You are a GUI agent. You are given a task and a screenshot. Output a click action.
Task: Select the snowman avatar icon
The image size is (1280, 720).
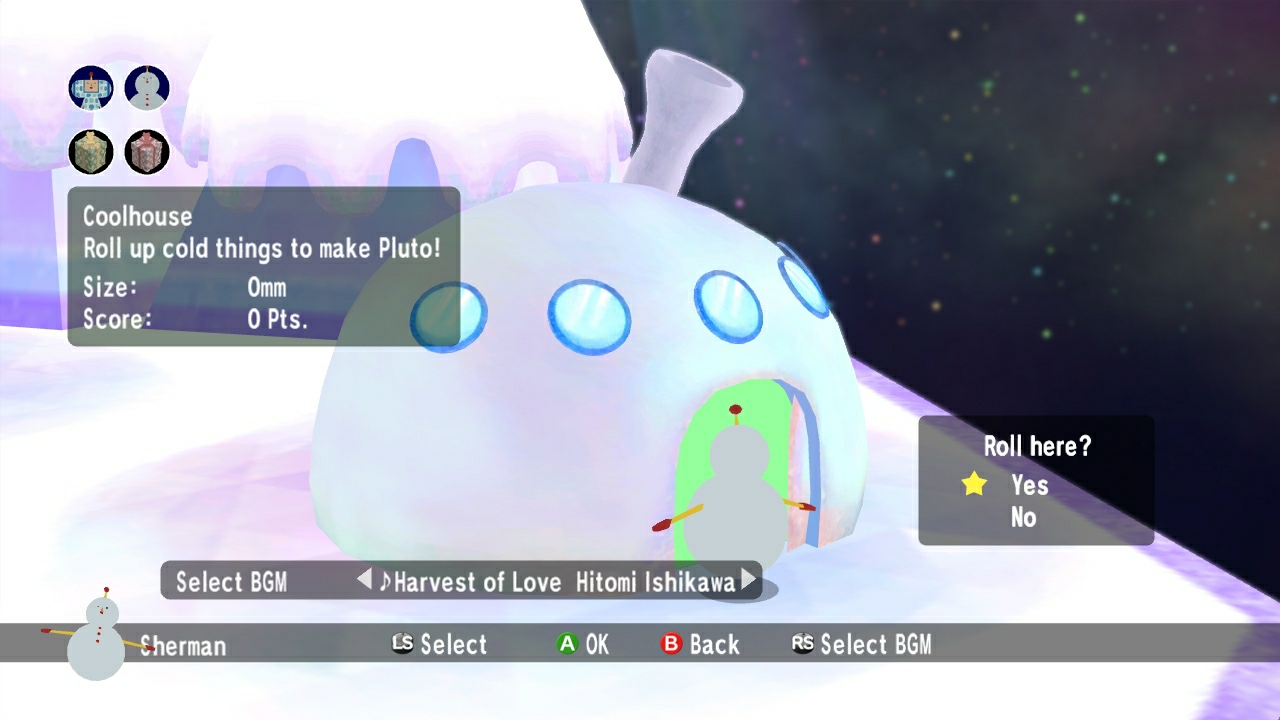click(x=146, y=87)
